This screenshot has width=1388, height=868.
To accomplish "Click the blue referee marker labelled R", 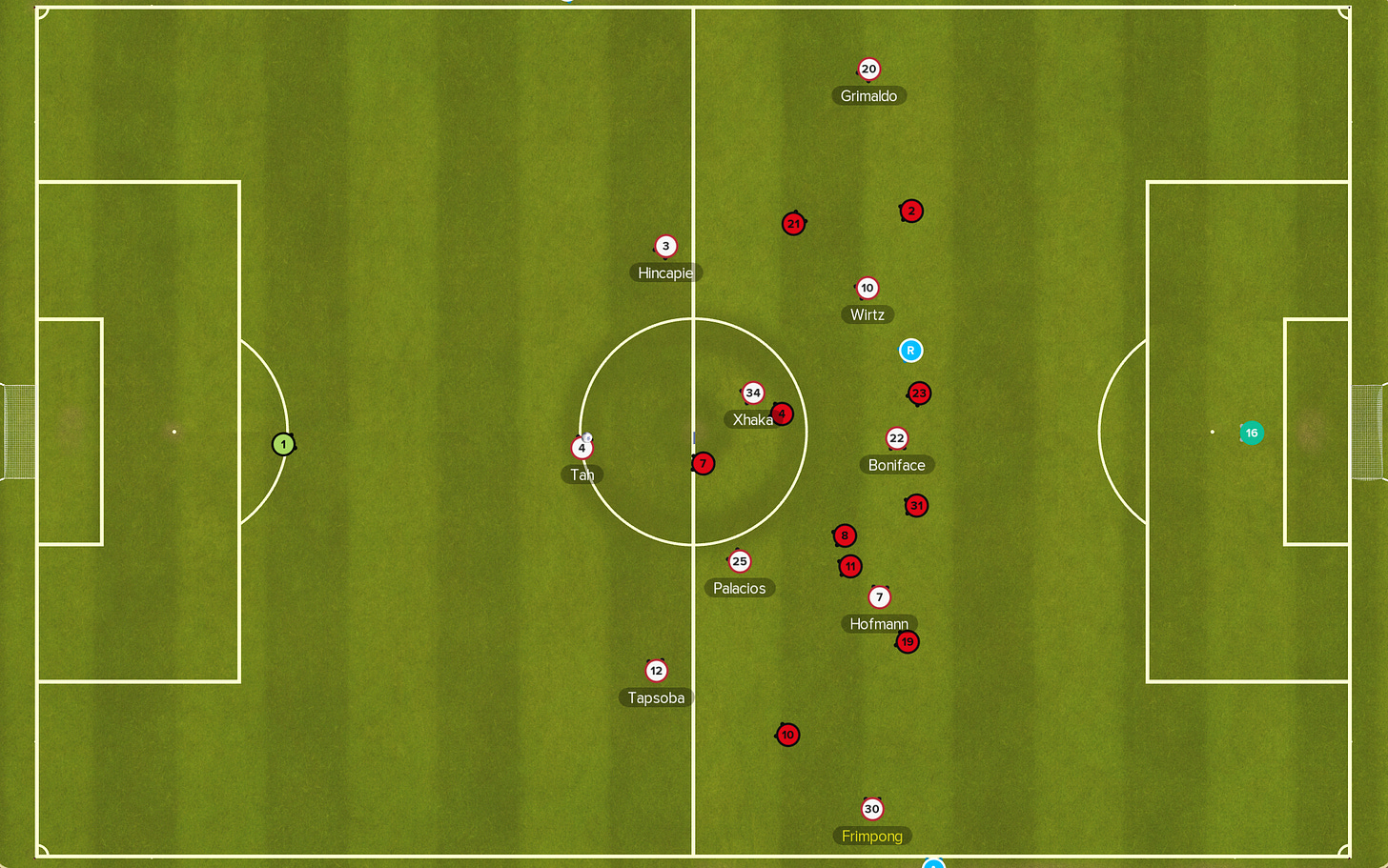I will pos(910,351).
